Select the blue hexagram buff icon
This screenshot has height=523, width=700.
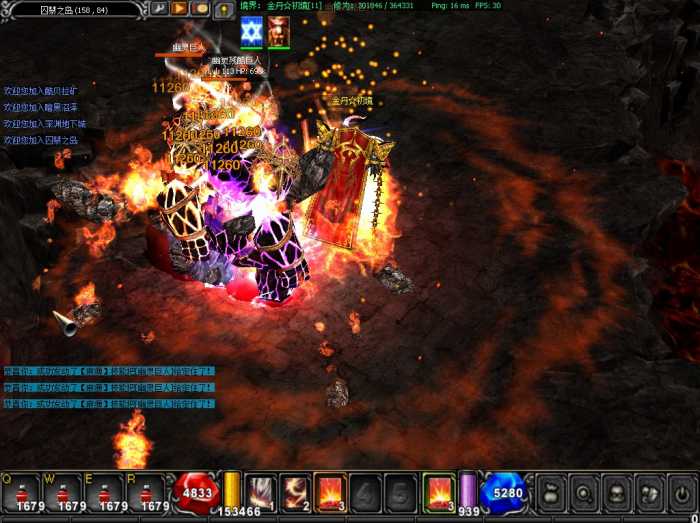tap(251, 32)
